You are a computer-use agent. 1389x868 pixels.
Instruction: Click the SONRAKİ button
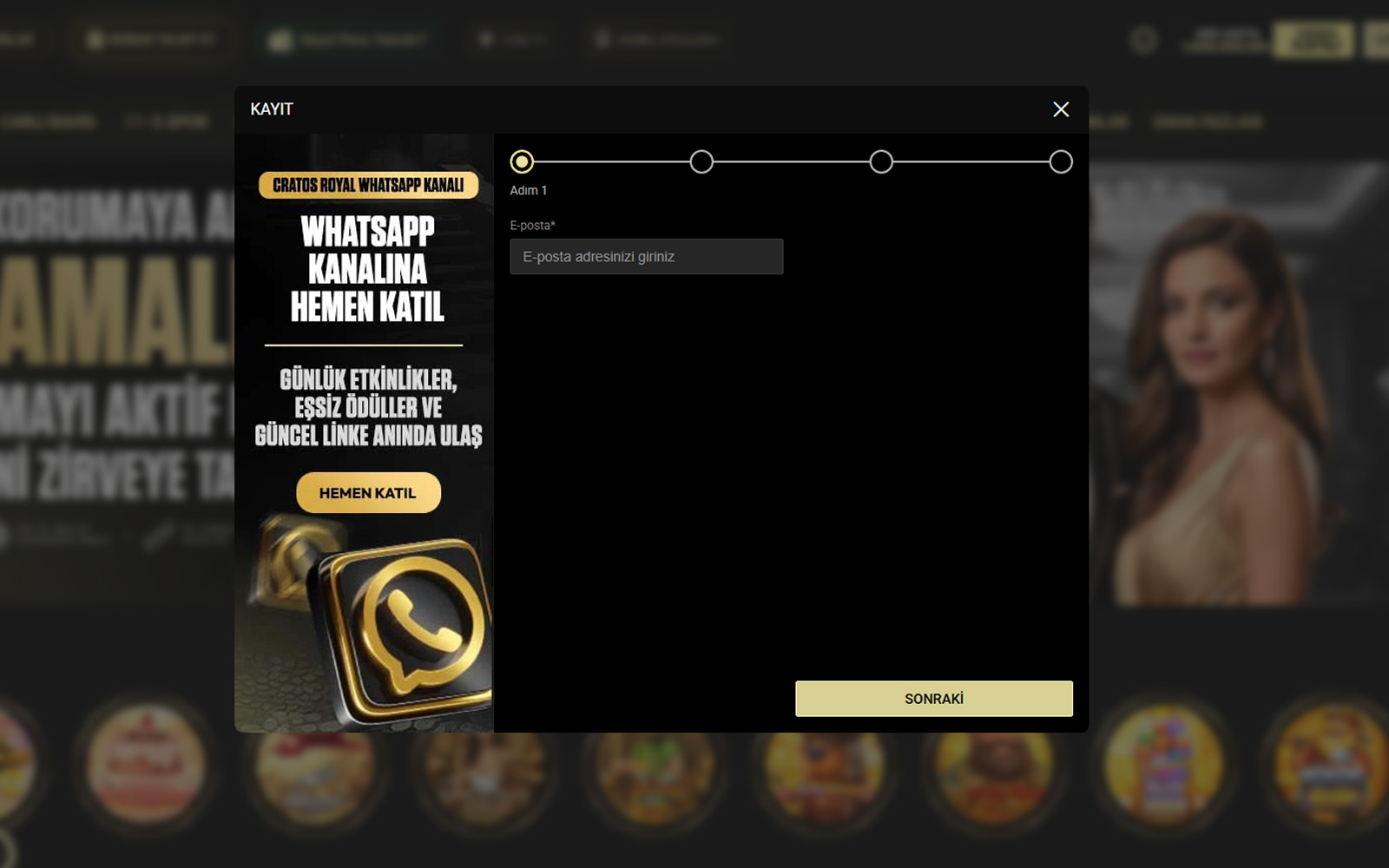pos(933,698)
